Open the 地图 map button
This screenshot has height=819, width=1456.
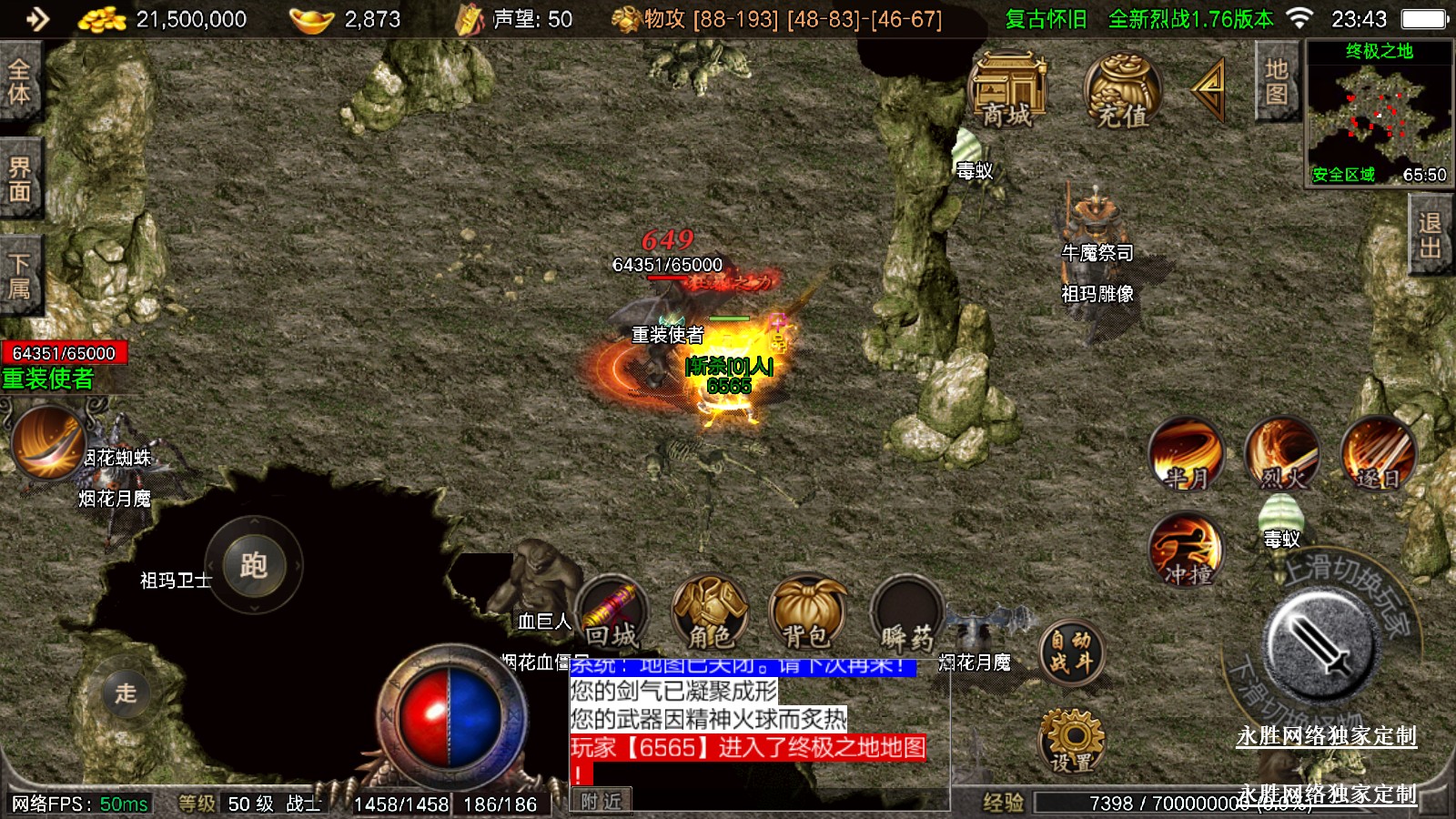(1276, 82)
